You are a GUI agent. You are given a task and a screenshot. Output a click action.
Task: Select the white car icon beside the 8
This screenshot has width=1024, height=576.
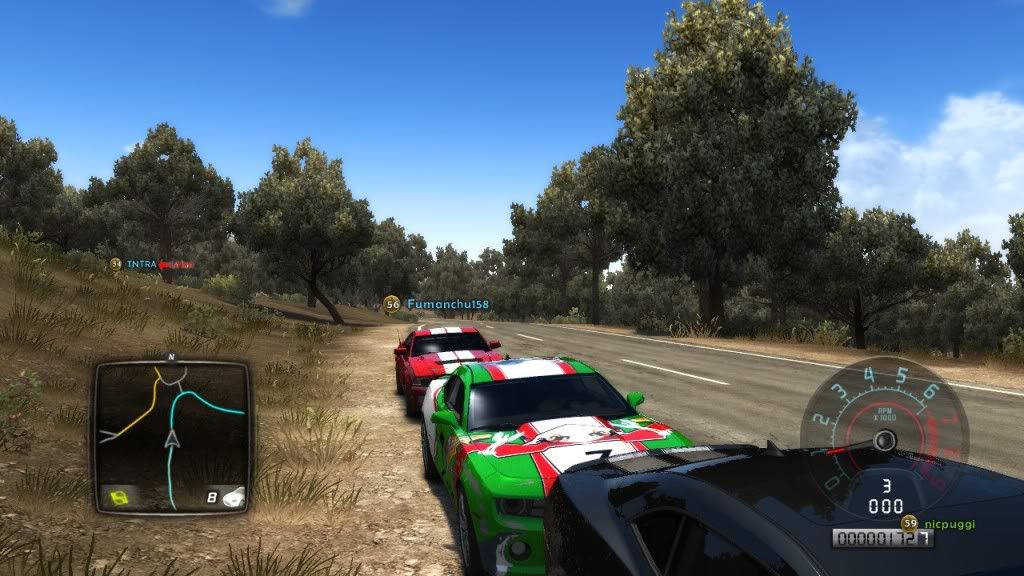(233, 495)
